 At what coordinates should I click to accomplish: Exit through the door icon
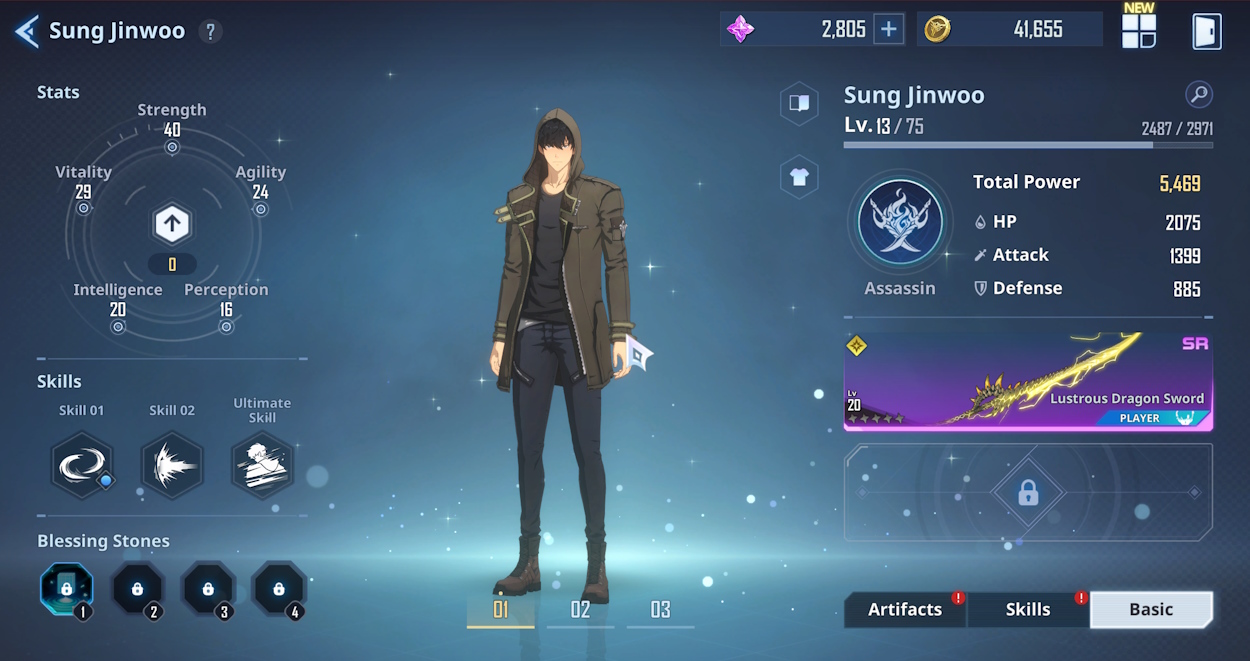1206,31
